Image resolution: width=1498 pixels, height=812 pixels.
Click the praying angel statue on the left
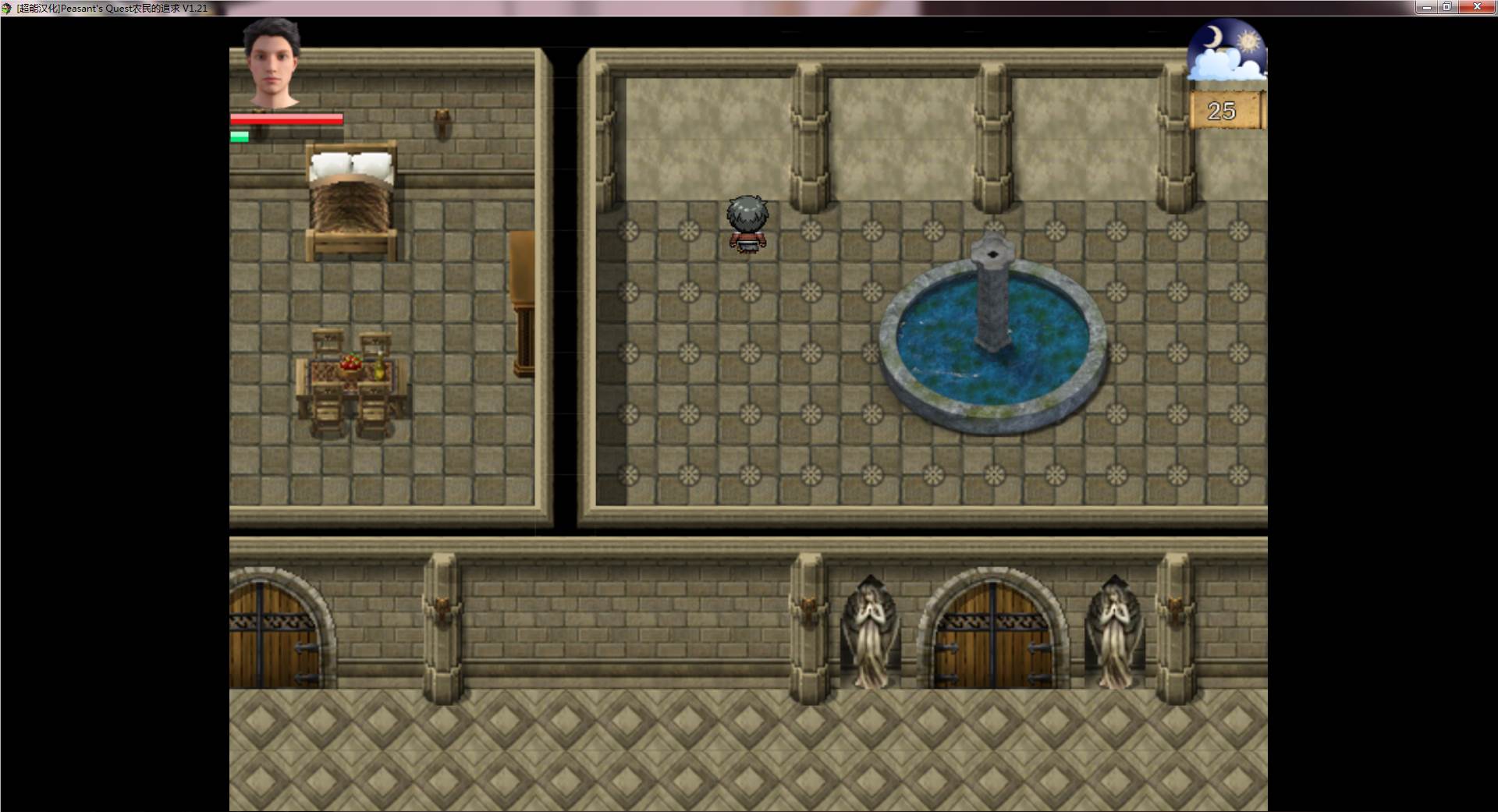871,632
